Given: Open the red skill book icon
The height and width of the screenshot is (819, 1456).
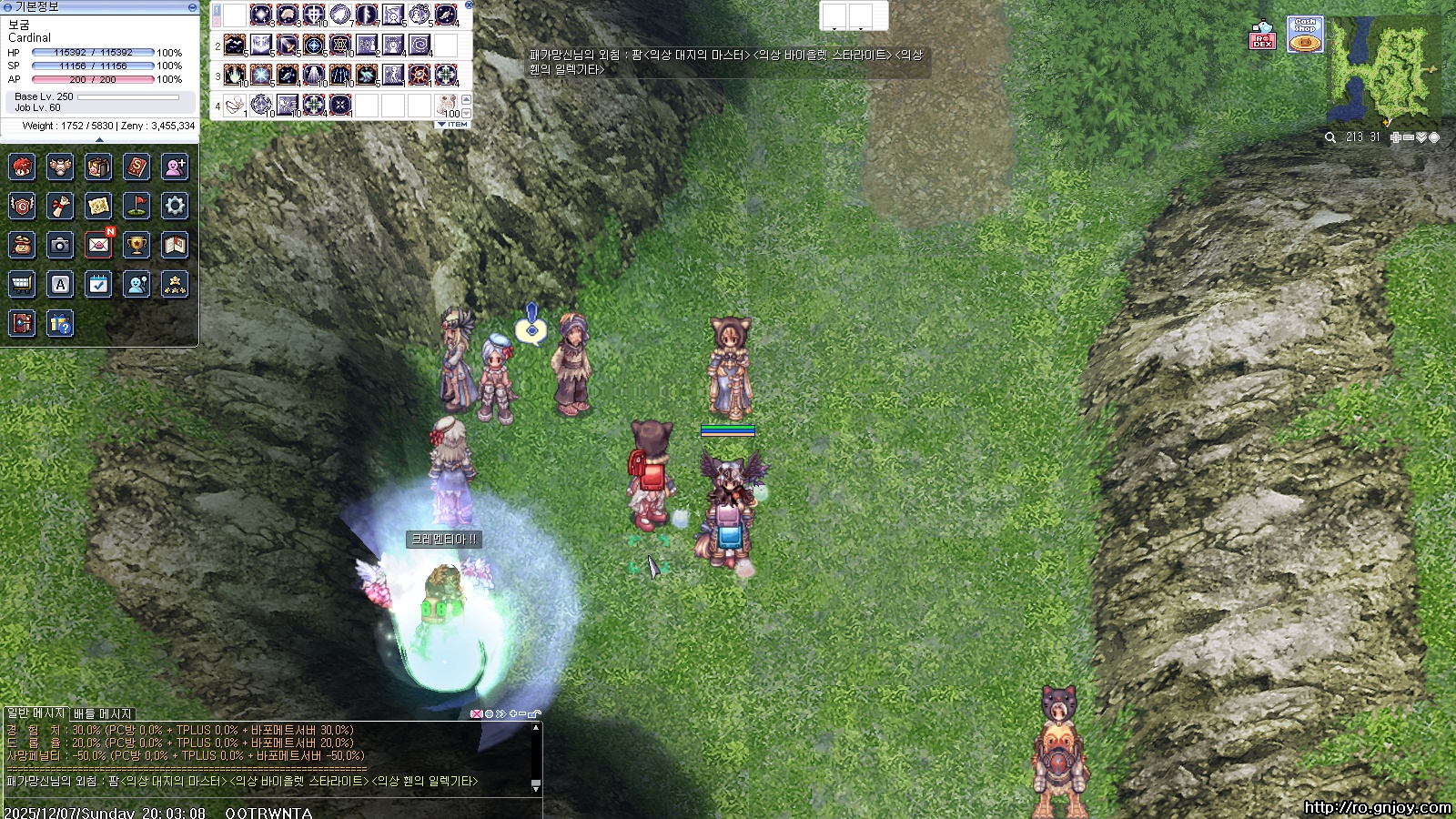Looking at the screenshot, I should click(136, 167).
